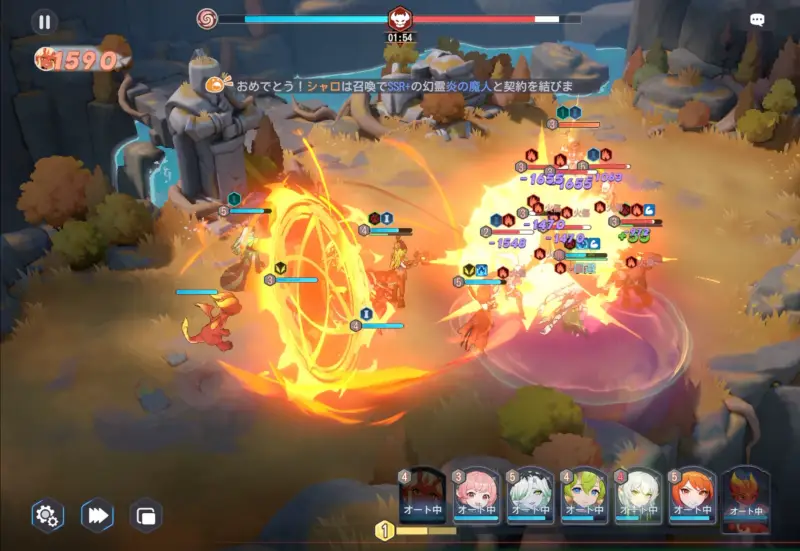This screenshot has width=800, height=551.
Task: Choose the dark red-haired hero card
Action: (422, 495)
